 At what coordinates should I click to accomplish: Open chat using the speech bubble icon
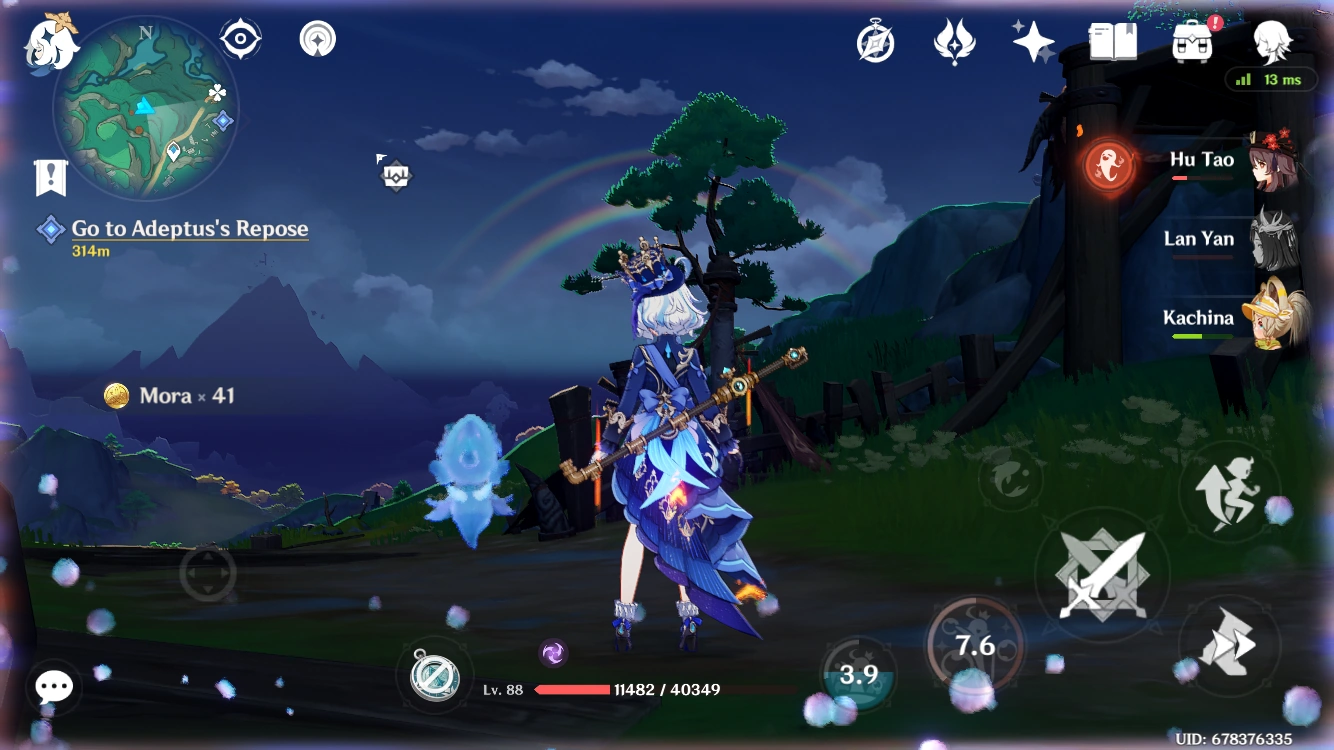tap(53, 686)
